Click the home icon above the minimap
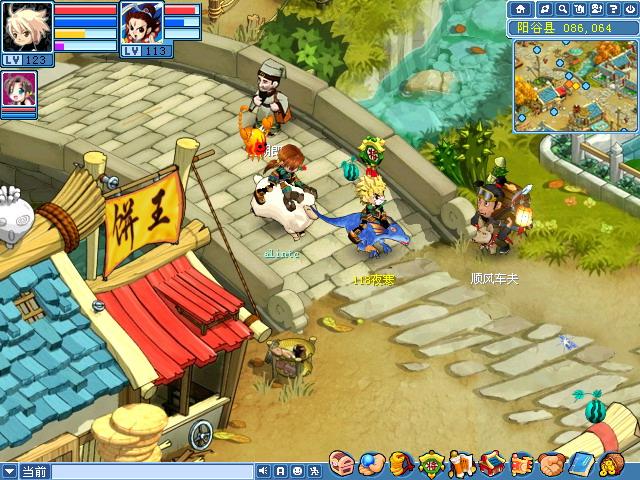Image resolution: width=640 pixels, height=480 pixels. (520, 9)
